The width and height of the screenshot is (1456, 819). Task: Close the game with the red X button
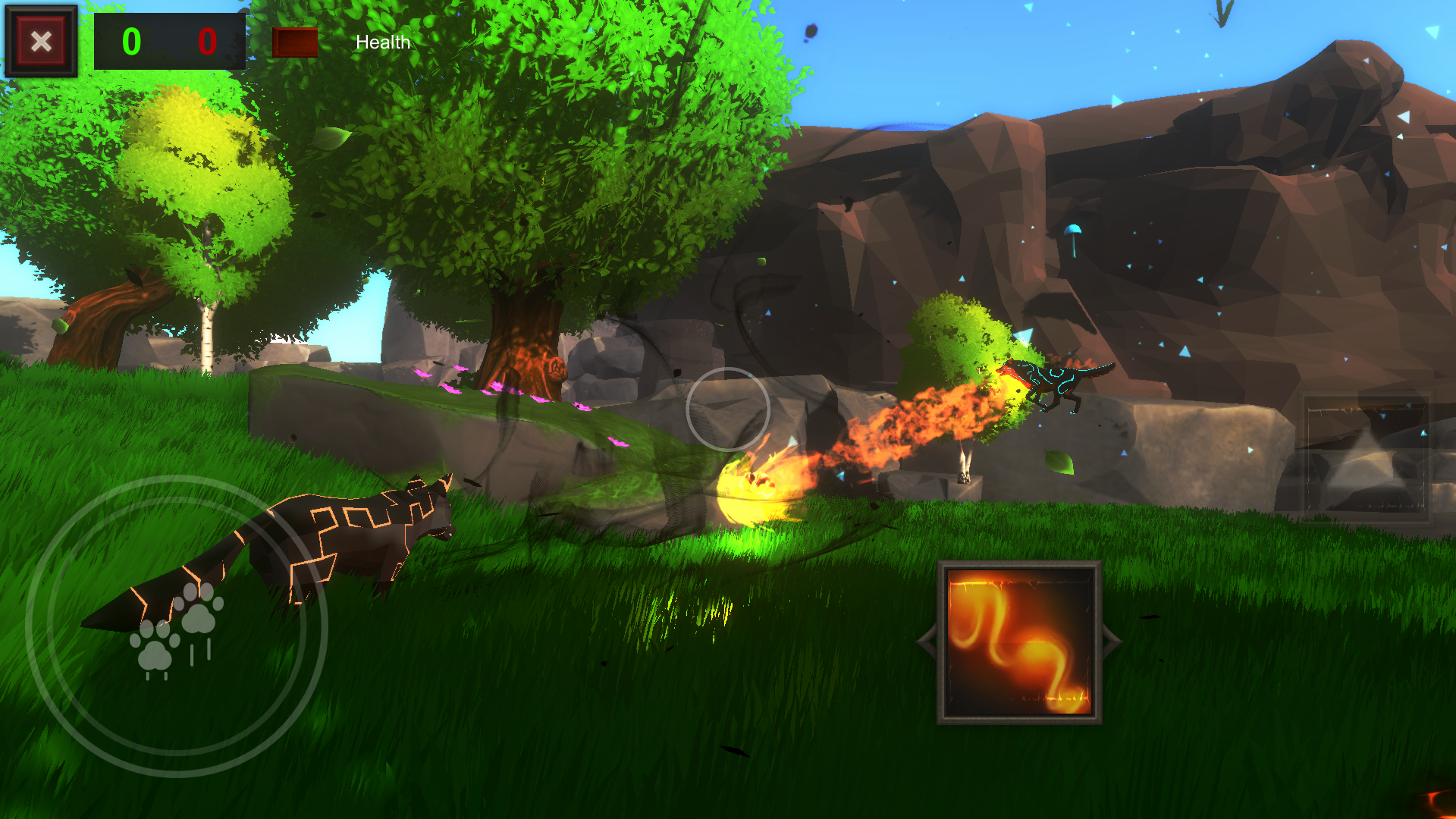[x=41, y=41]
